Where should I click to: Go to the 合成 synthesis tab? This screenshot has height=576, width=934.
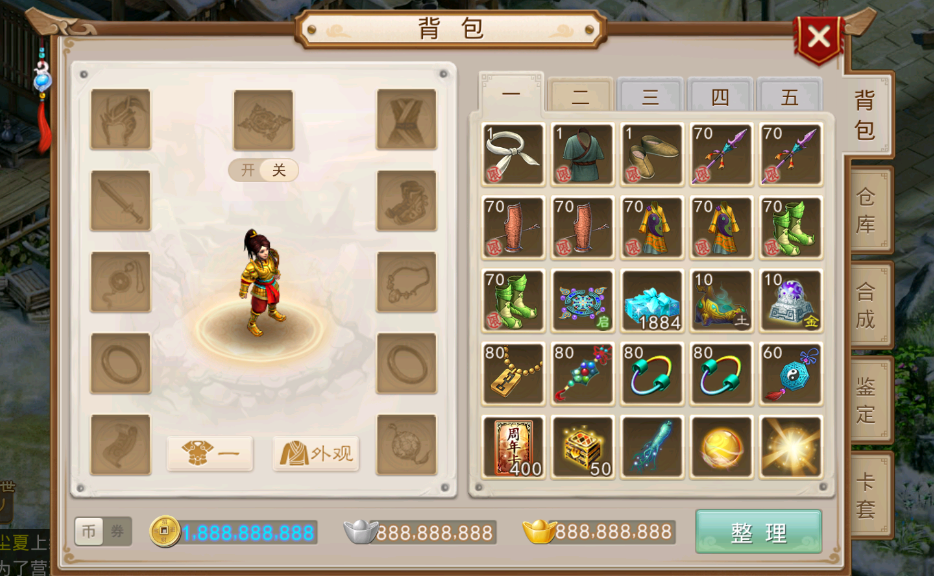866,306
